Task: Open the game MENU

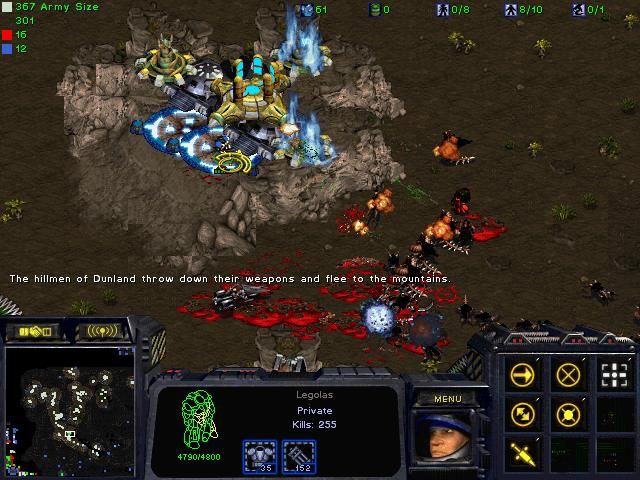Action: point(445,399)
